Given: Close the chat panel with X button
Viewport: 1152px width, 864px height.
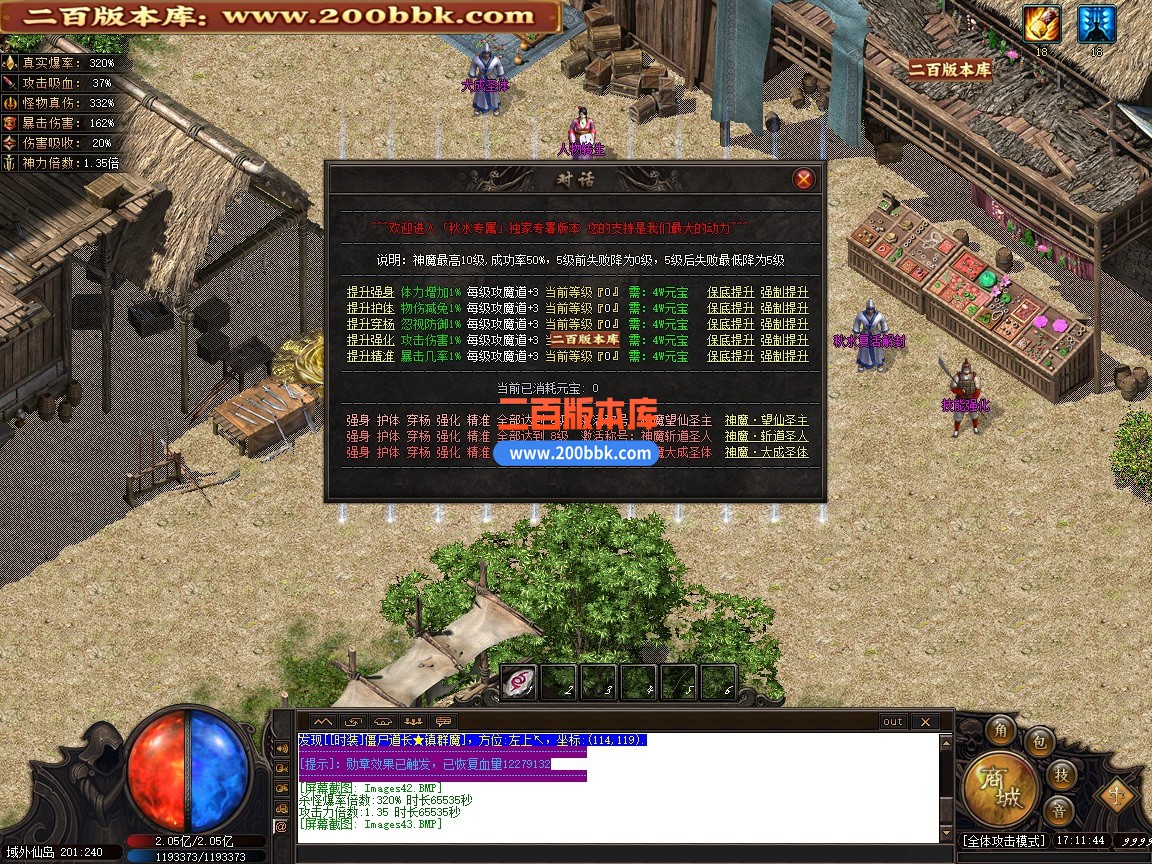Looking at the screenshot, I should pyautogui.click(x=925, y=721).
